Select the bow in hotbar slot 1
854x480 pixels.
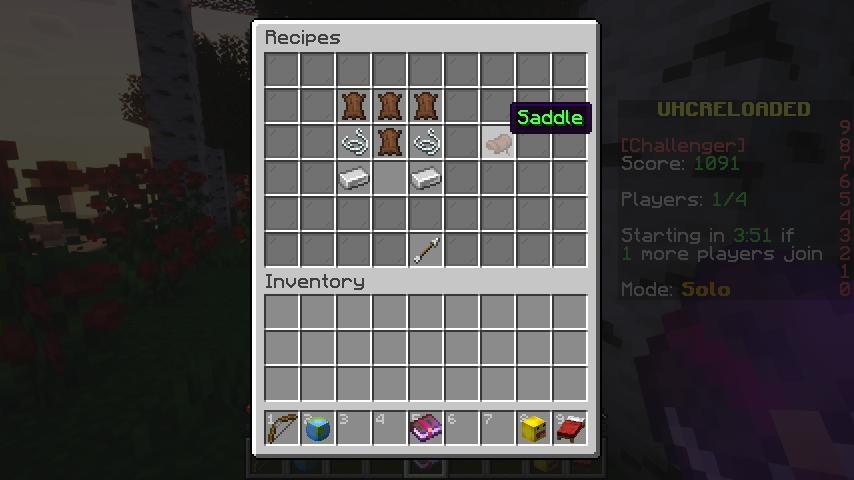[282, 428]
